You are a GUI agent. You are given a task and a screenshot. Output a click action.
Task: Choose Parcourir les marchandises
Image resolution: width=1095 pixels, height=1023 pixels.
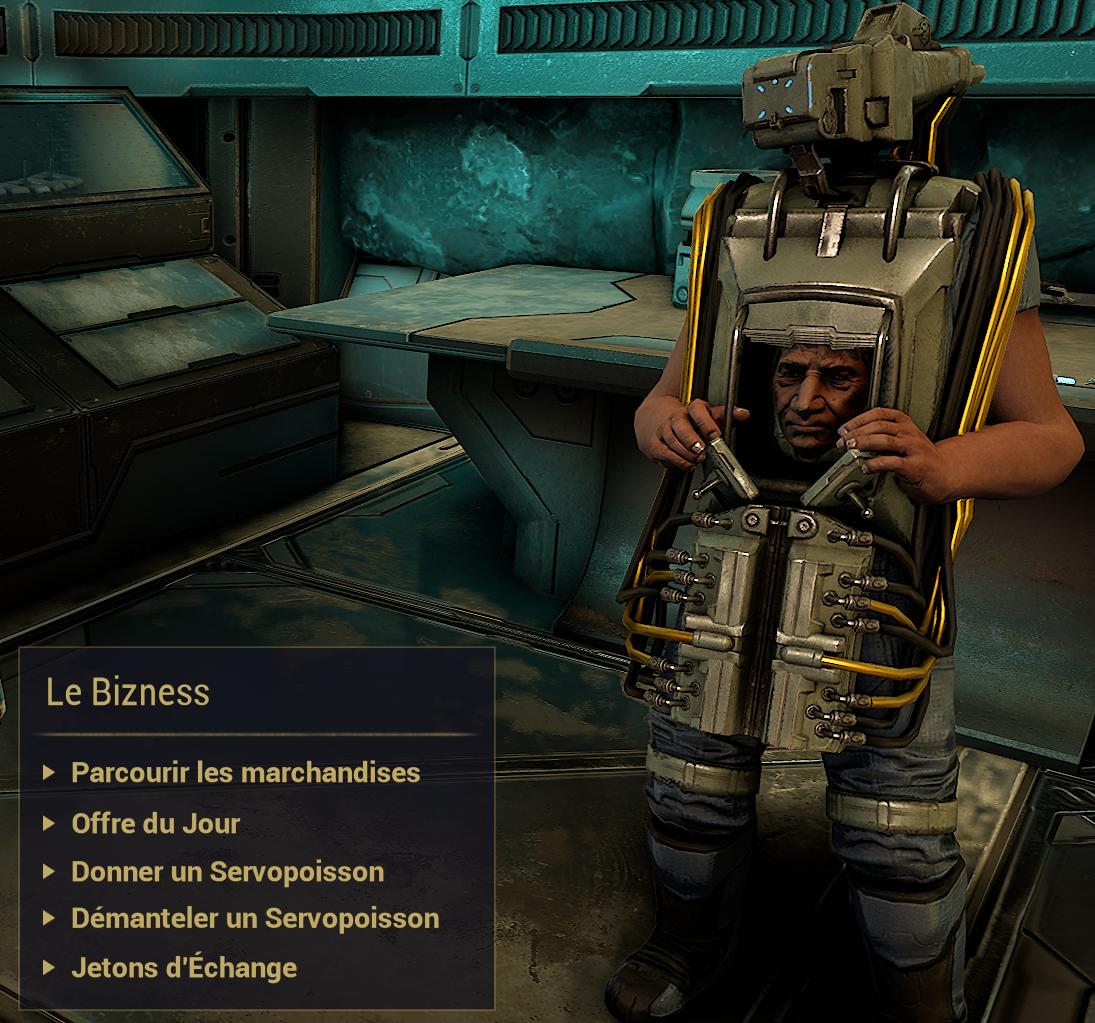click(x=245, y=772)
